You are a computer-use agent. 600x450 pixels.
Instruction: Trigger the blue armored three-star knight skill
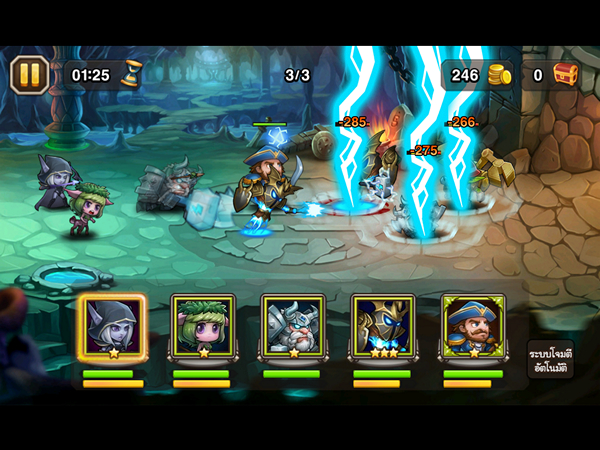(382, 327)
